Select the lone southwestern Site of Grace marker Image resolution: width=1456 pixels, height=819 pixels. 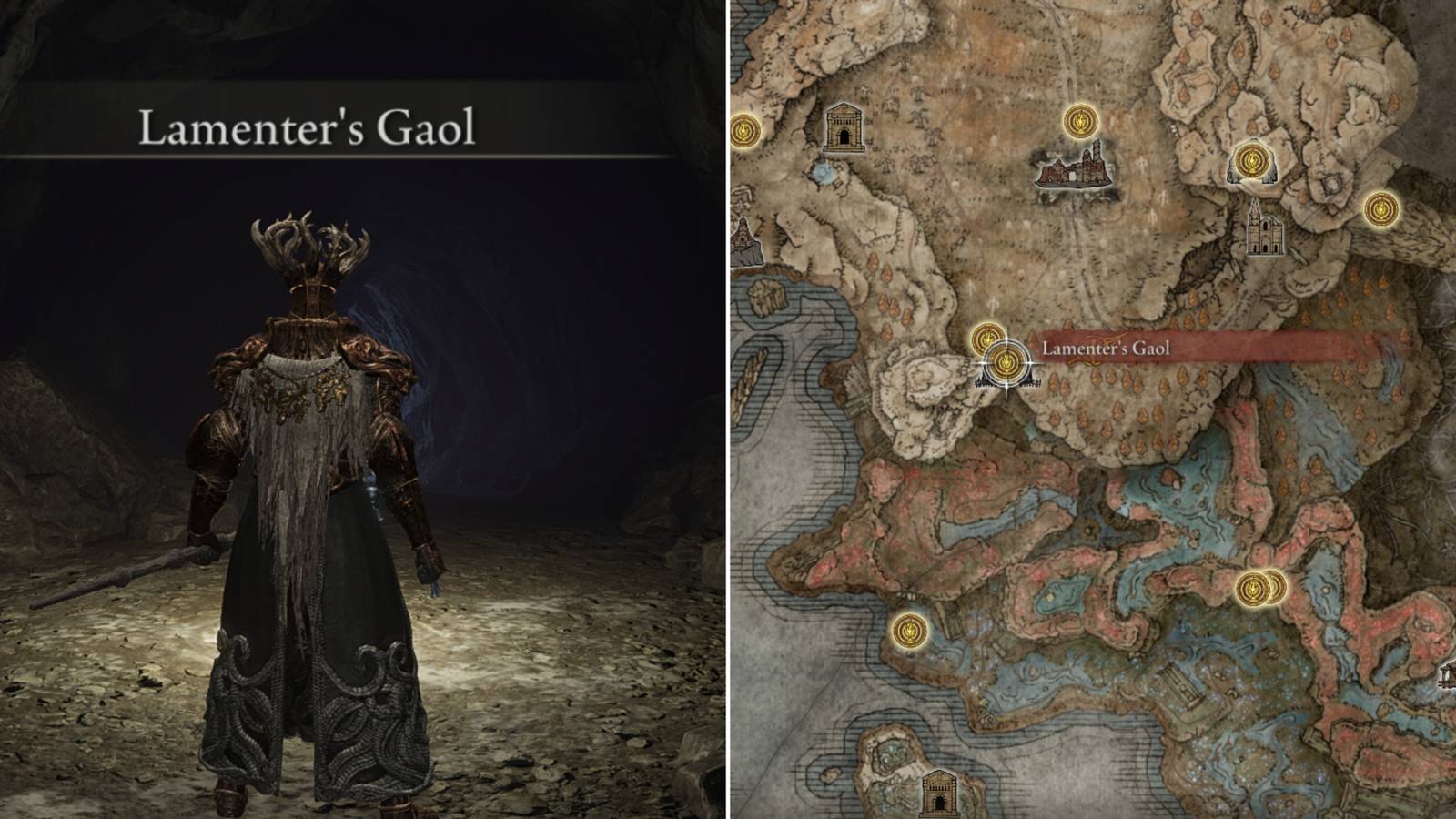(910, 630)
